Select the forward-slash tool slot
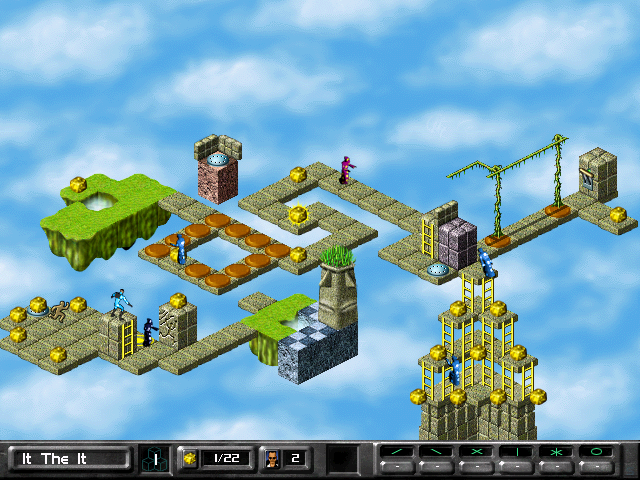 398,453
